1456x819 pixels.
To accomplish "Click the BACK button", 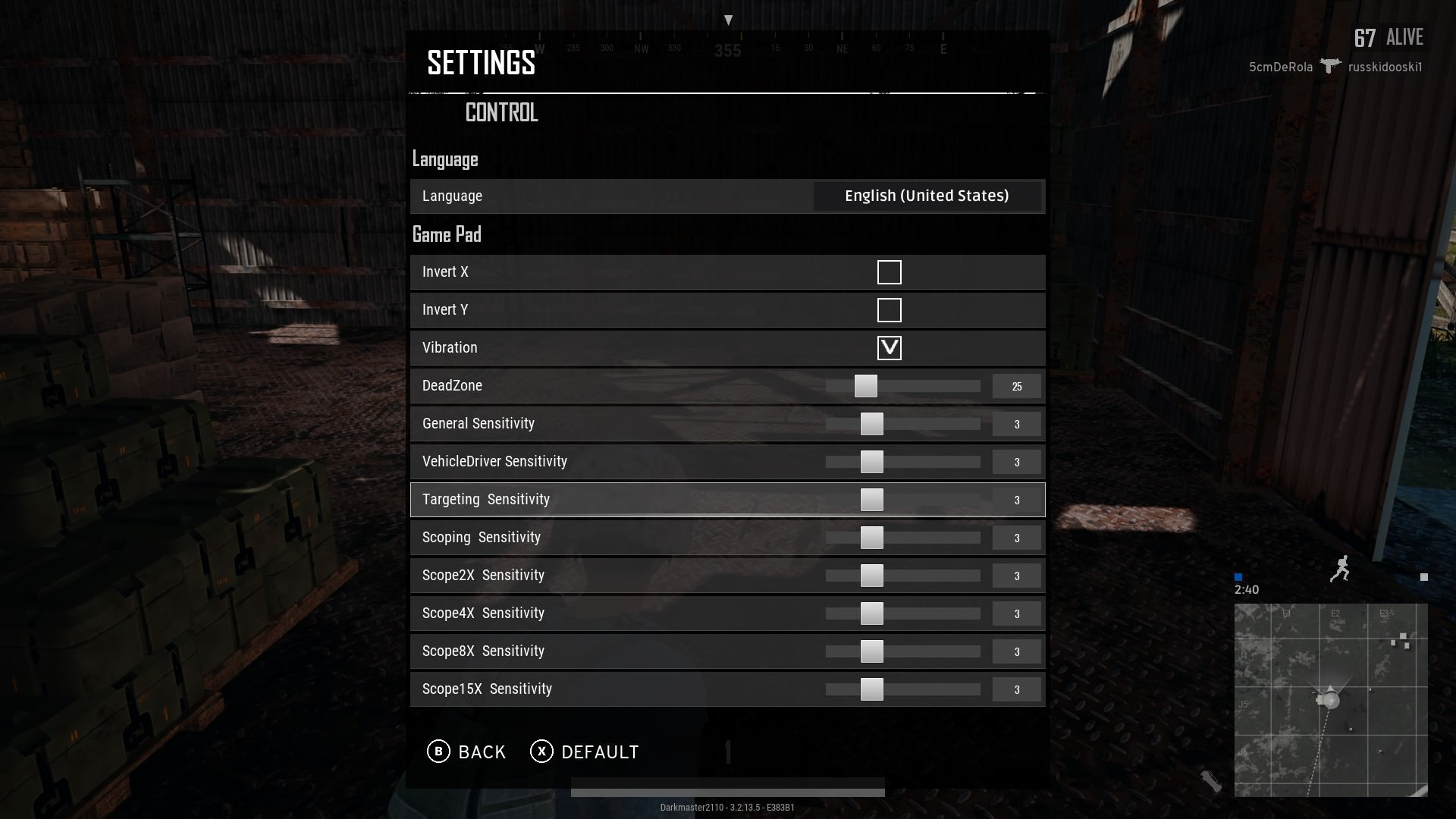I will [481, 752].
